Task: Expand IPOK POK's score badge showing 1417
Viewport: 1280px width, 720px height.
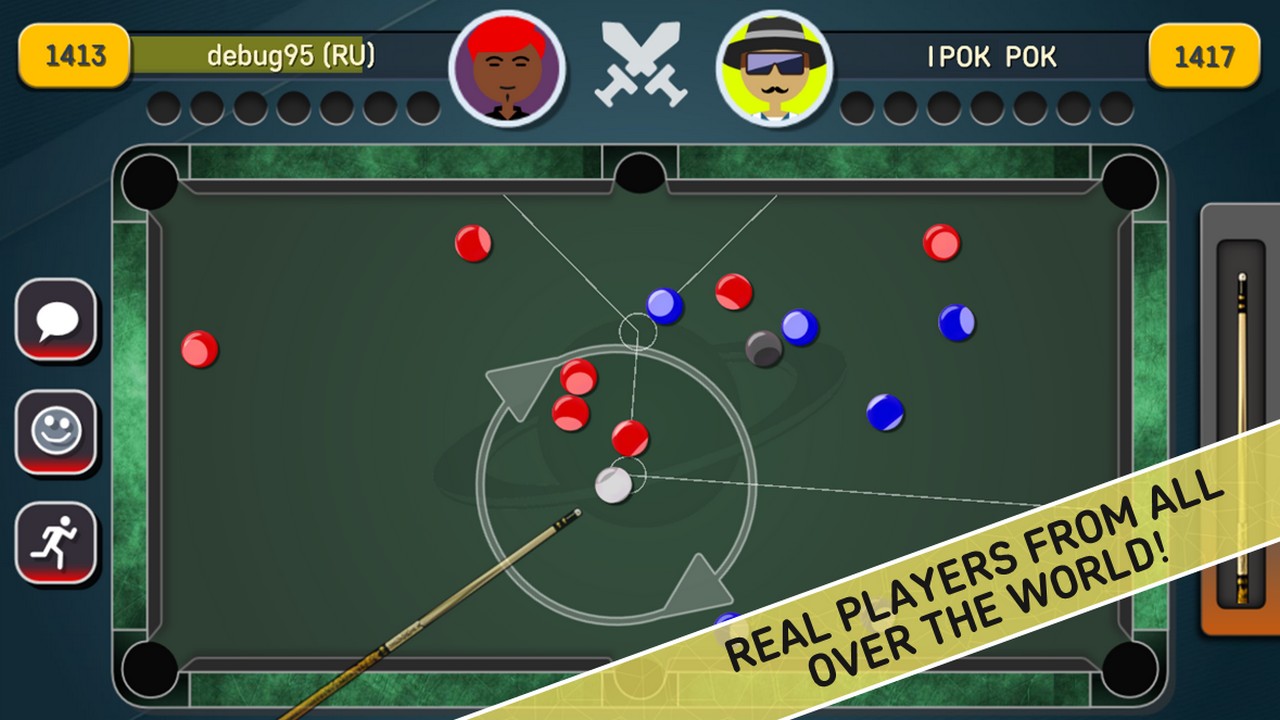Action: pos(1206,57)
